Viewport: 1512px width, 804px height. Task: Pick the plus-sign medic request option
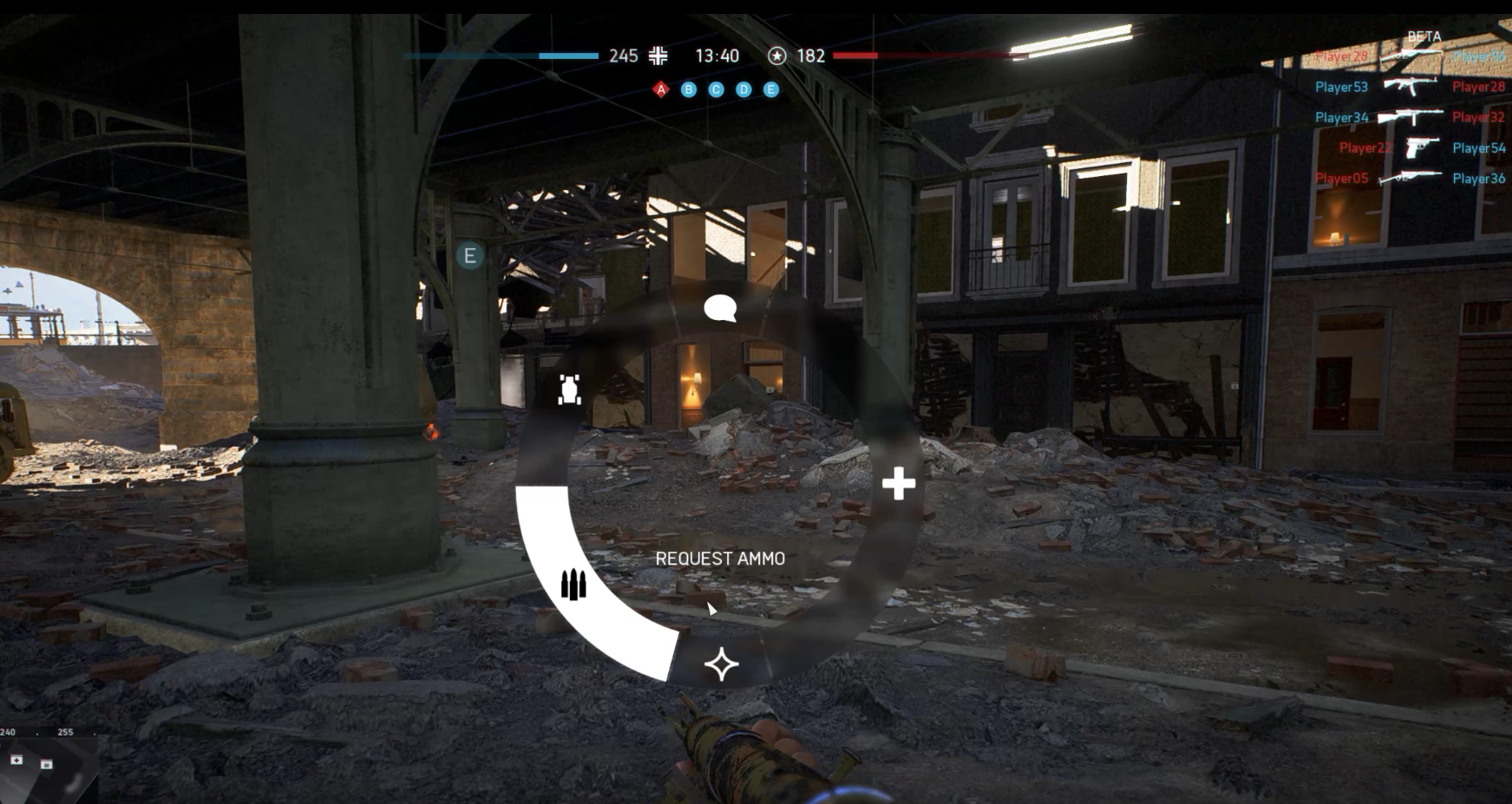(899, 483)
